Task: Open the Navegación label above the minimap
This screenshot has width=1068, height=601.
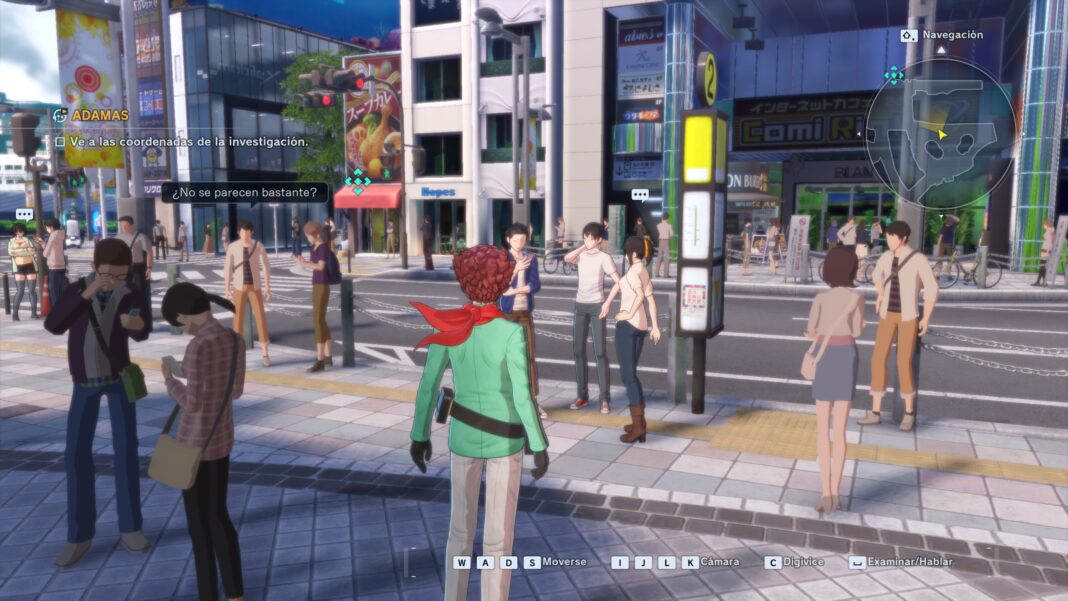Action: tap(952, 35)
